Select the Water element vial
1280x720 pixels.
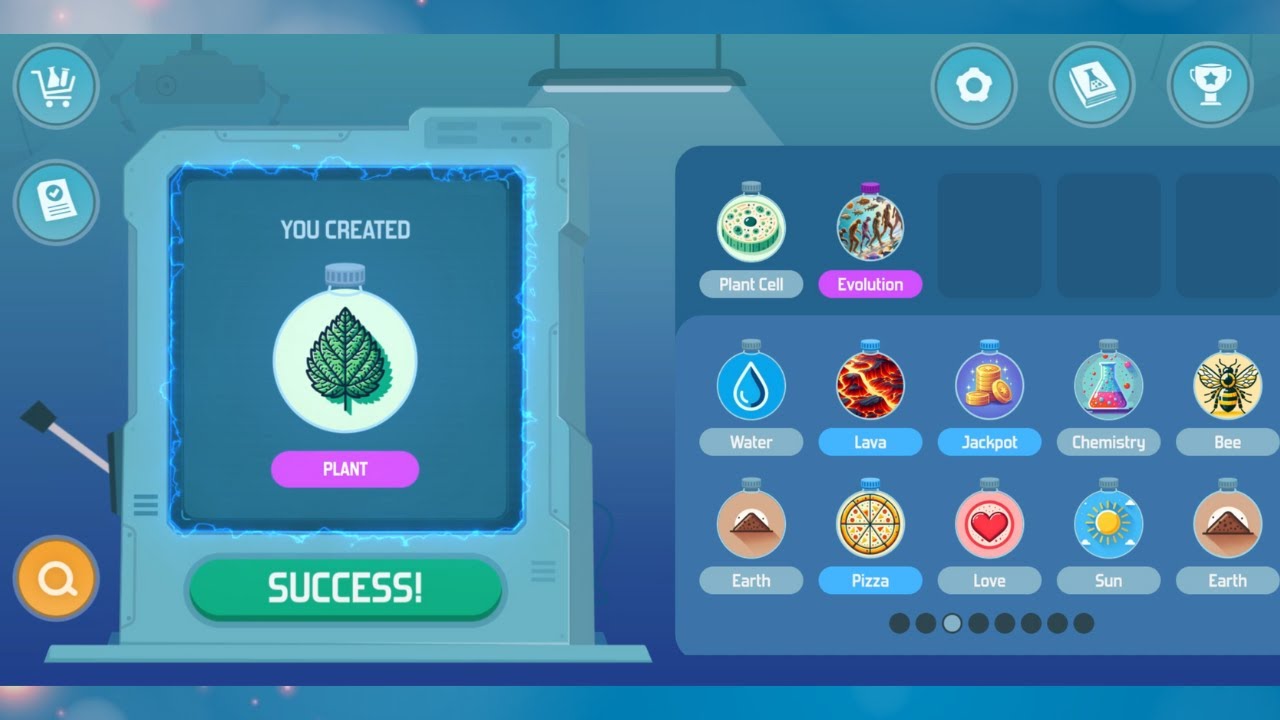point(751,385)
